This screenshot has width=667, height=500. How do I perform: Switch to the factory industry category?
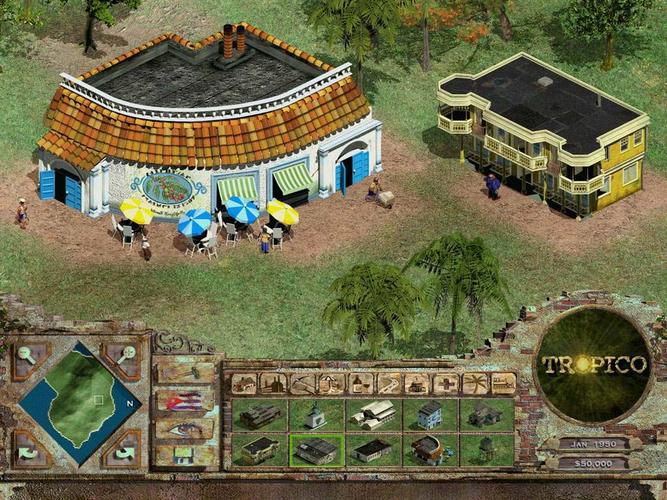pyautogui.click(x=272, y=383)
